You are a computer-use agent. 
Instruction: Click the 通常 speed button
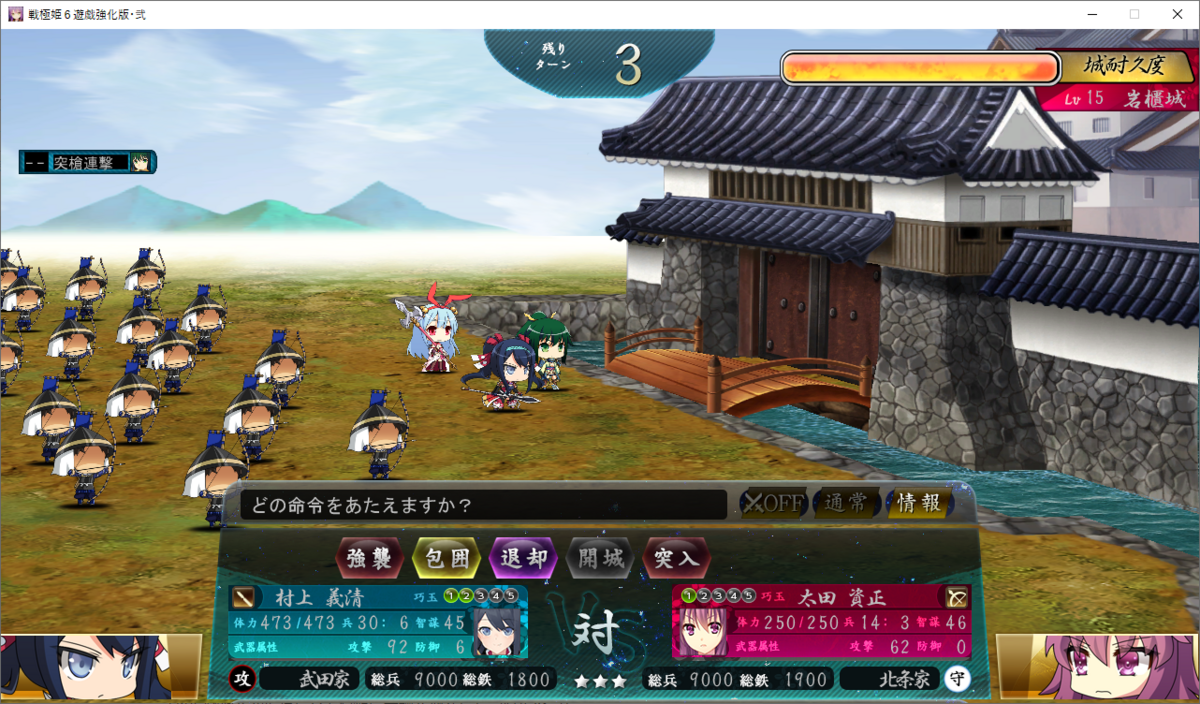847,503
